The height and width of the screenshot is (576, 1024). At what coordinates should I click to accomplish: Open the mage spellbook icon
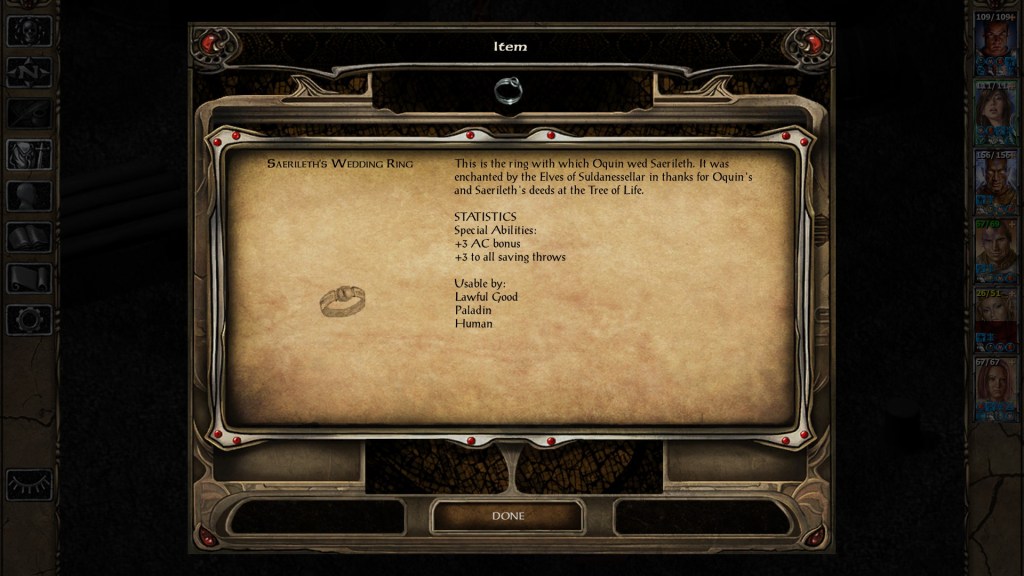(x=29, y=237)
